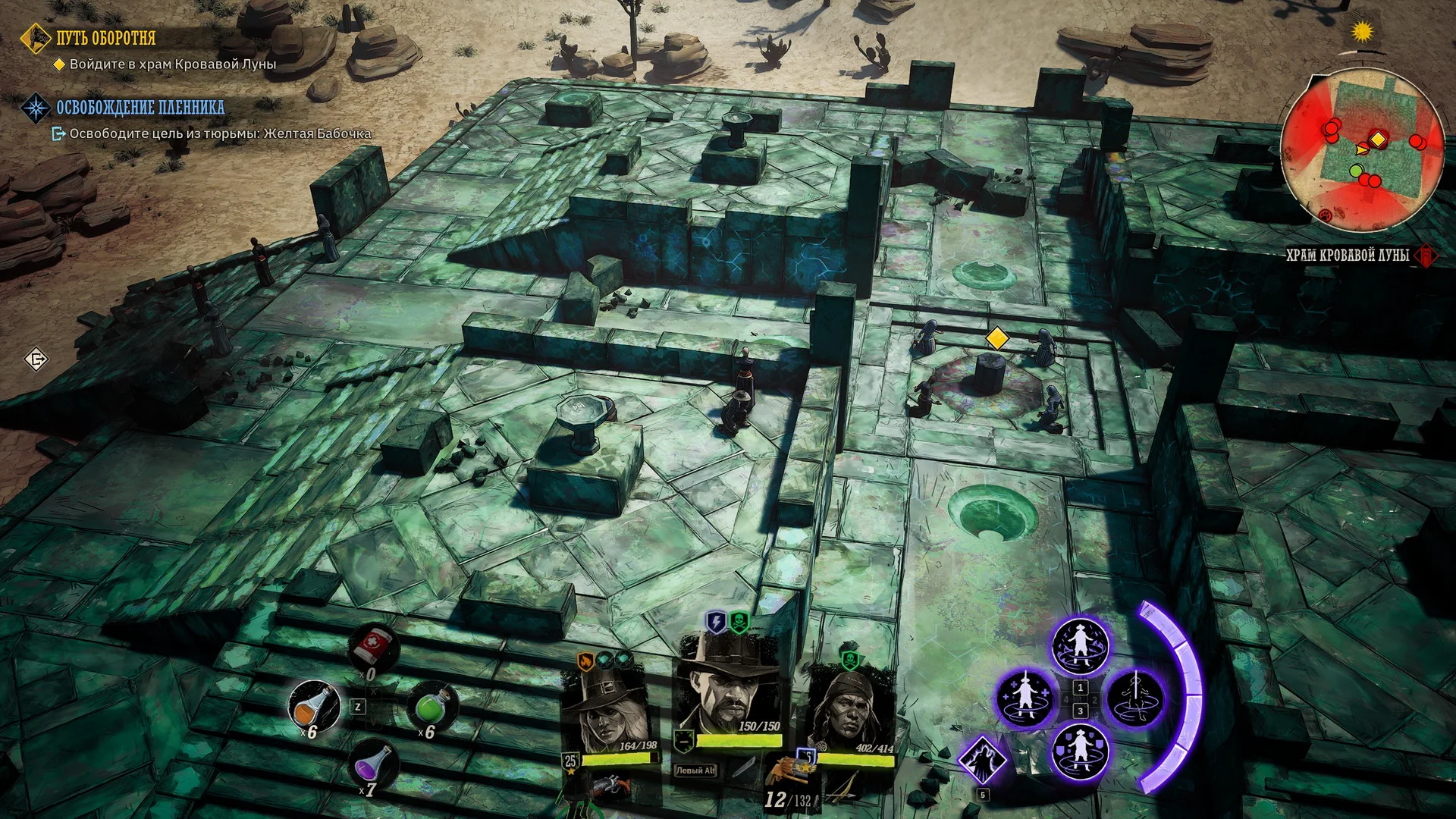Select the purple potion flask
Viewport: 1456px width, 819px height.
[374, 764]
